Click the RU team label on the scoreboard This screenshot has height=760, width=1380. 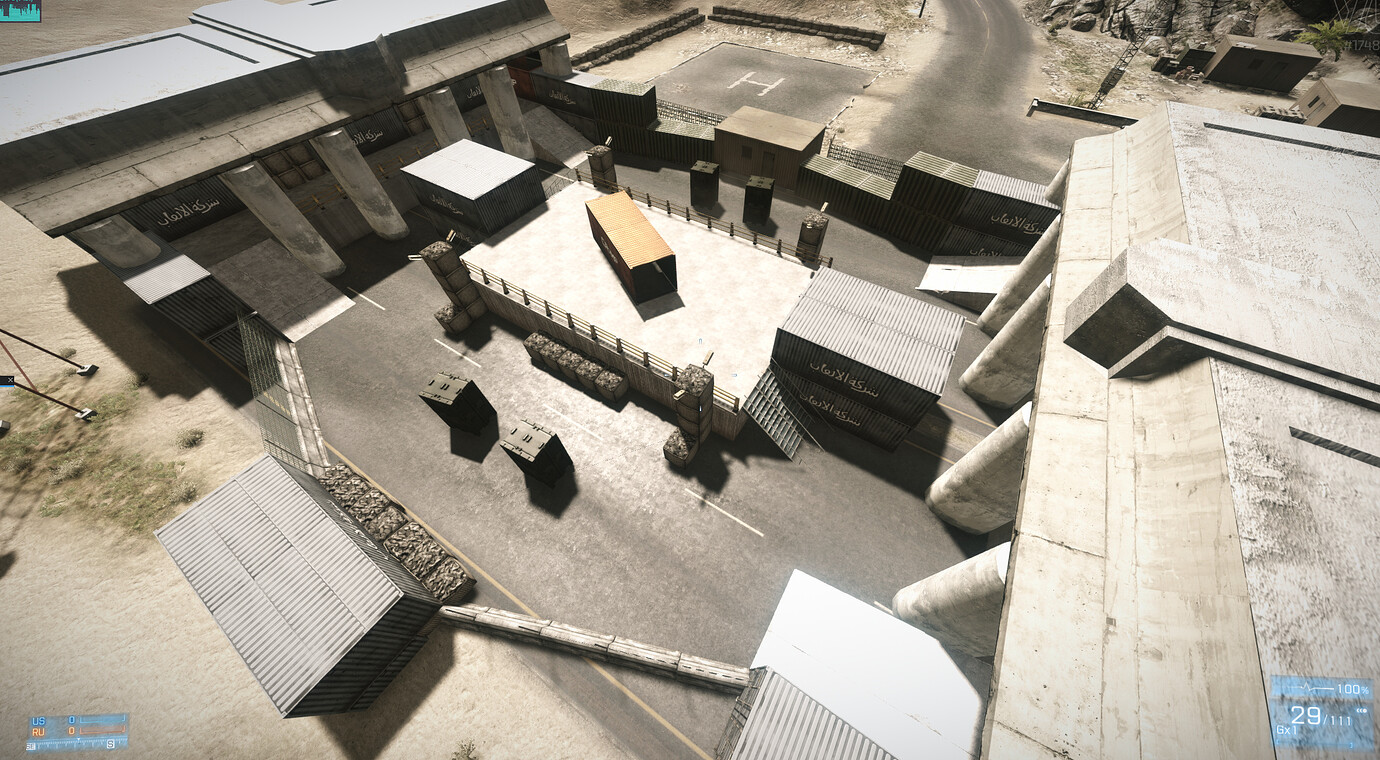pyautogui.click(x=37, y=732)
